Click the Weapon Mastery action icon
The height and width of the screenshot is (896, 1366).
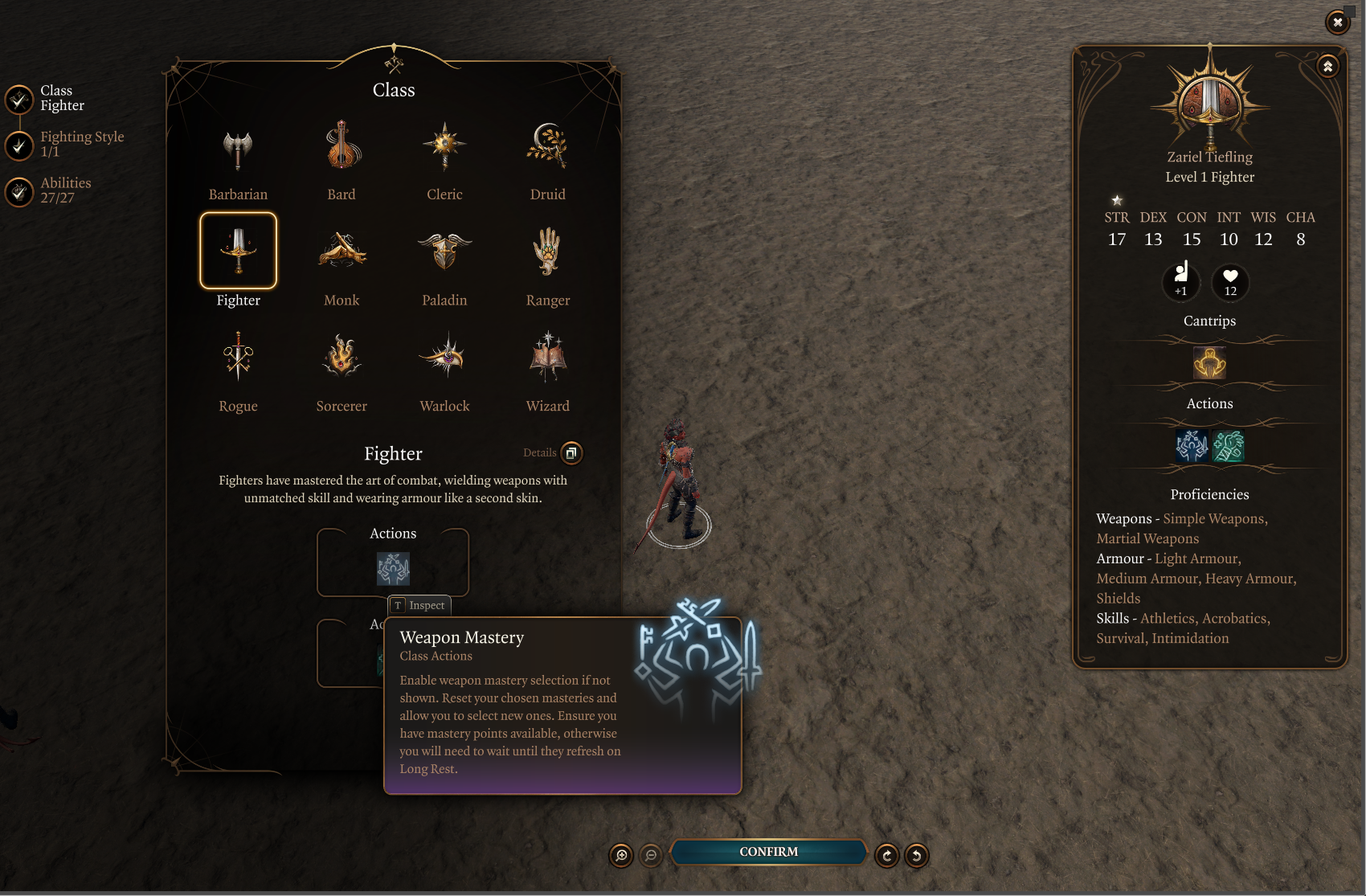point(393,569)
